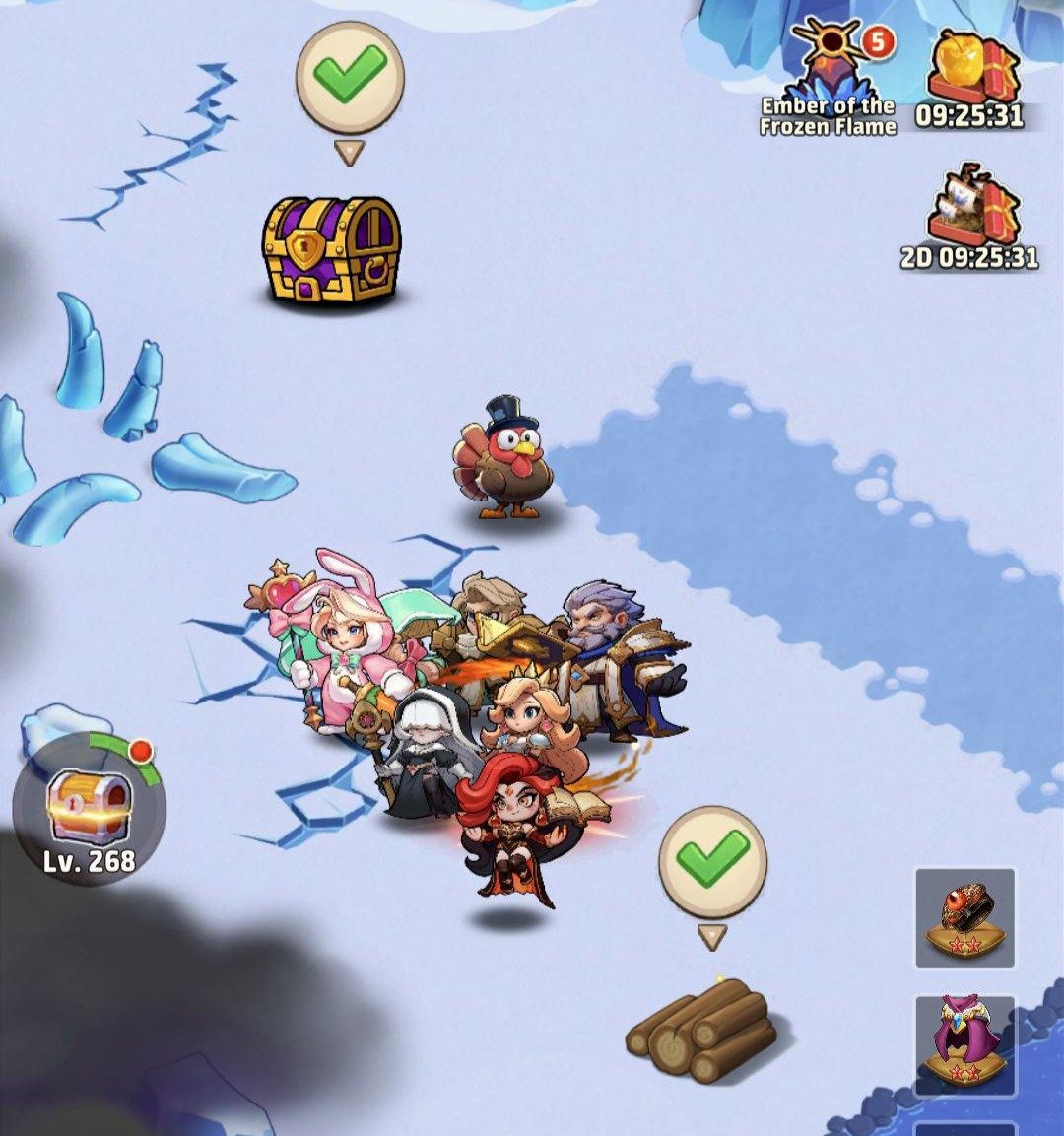
Task: Open the ship gift pack offer
Action: (970, 217)
